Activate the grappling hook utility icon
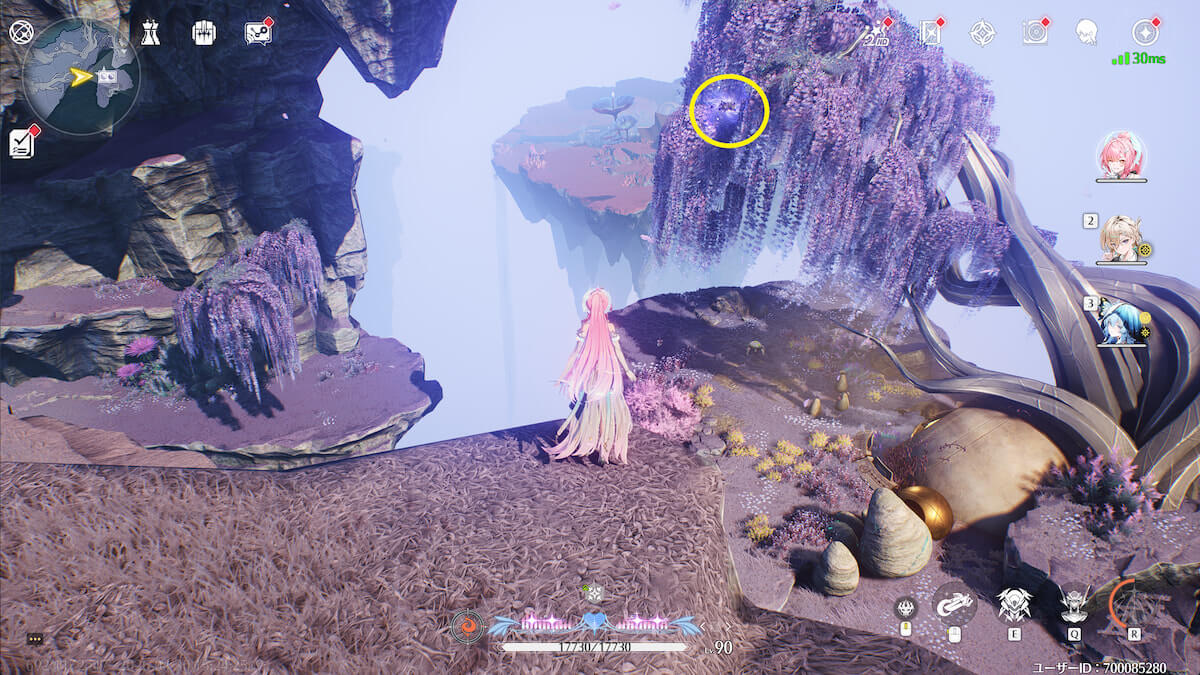Image resolution: width=1200 pixels, height=675 pixels. coord(954,603)
